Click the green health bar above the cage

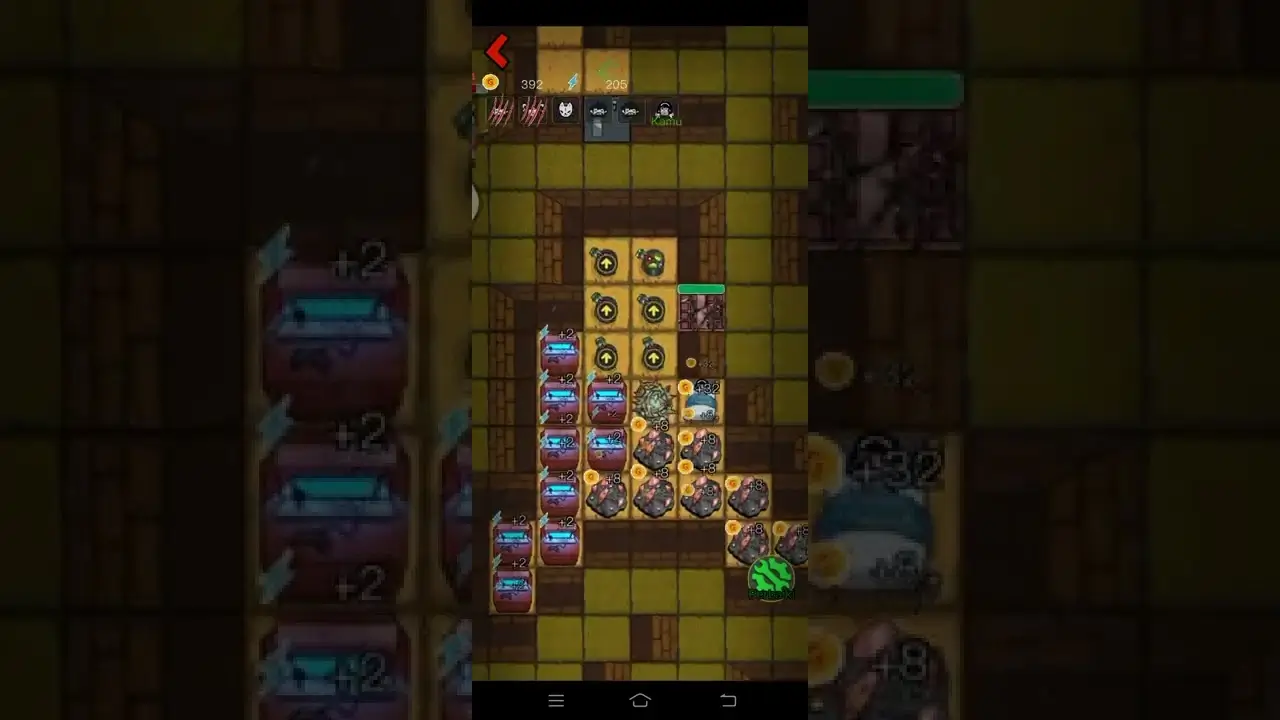(x=701, y=288)
